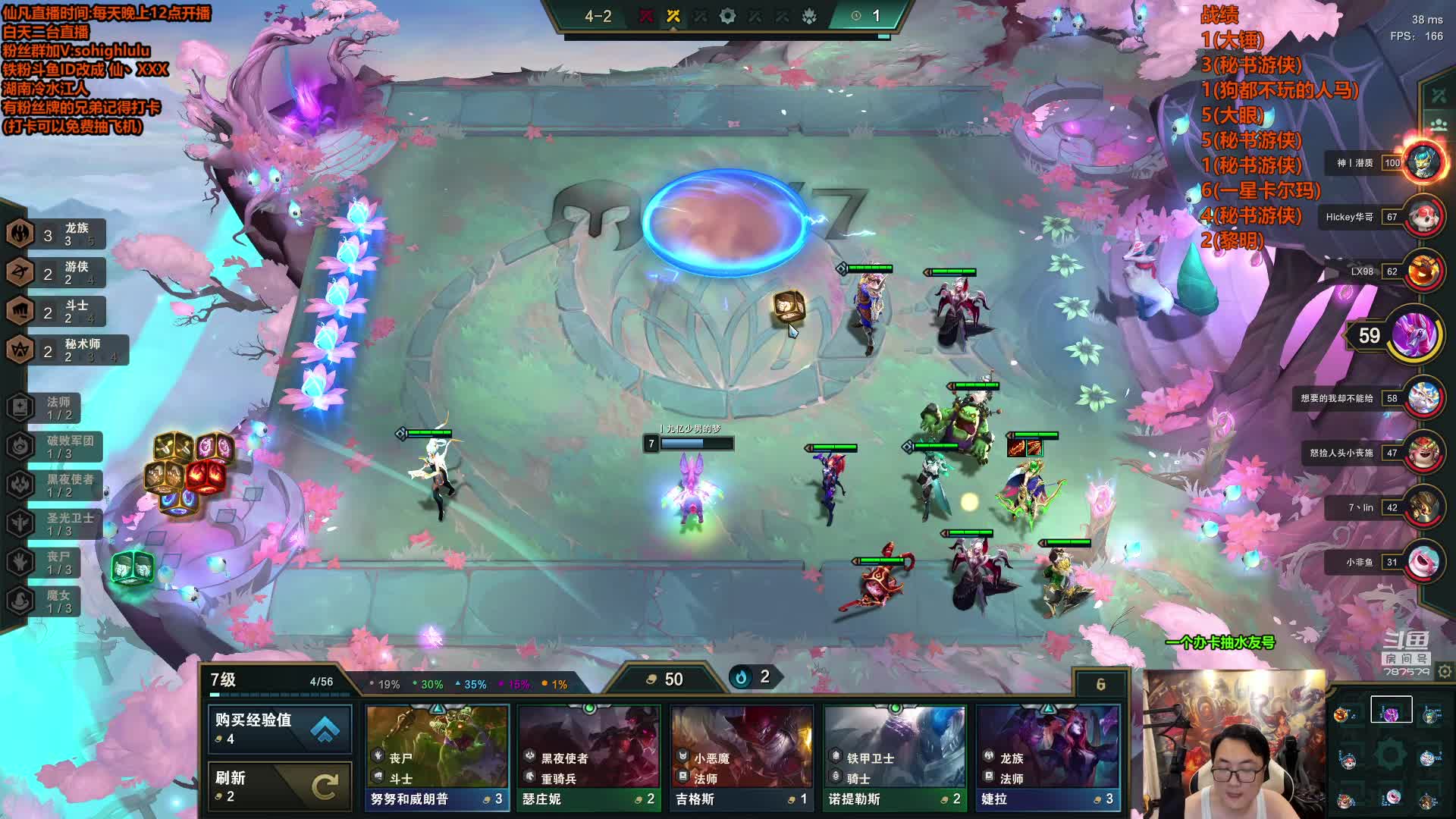View the board of player 小非鱼

[x=1423, y=563]
